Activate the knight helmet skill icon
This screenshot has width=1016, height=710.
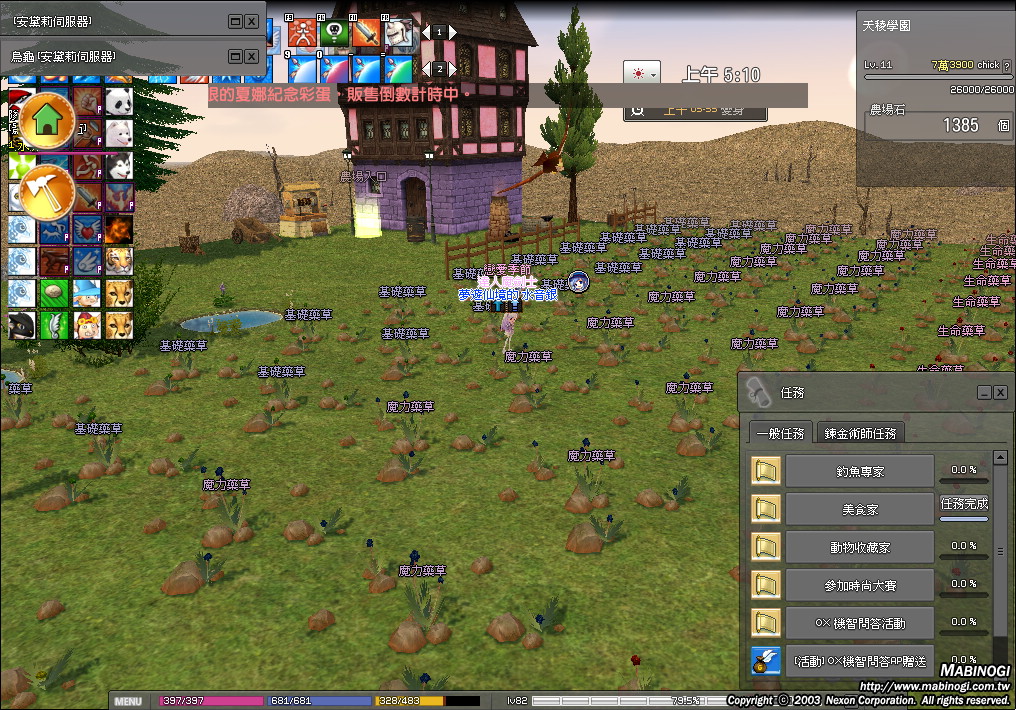click(399, 33)
